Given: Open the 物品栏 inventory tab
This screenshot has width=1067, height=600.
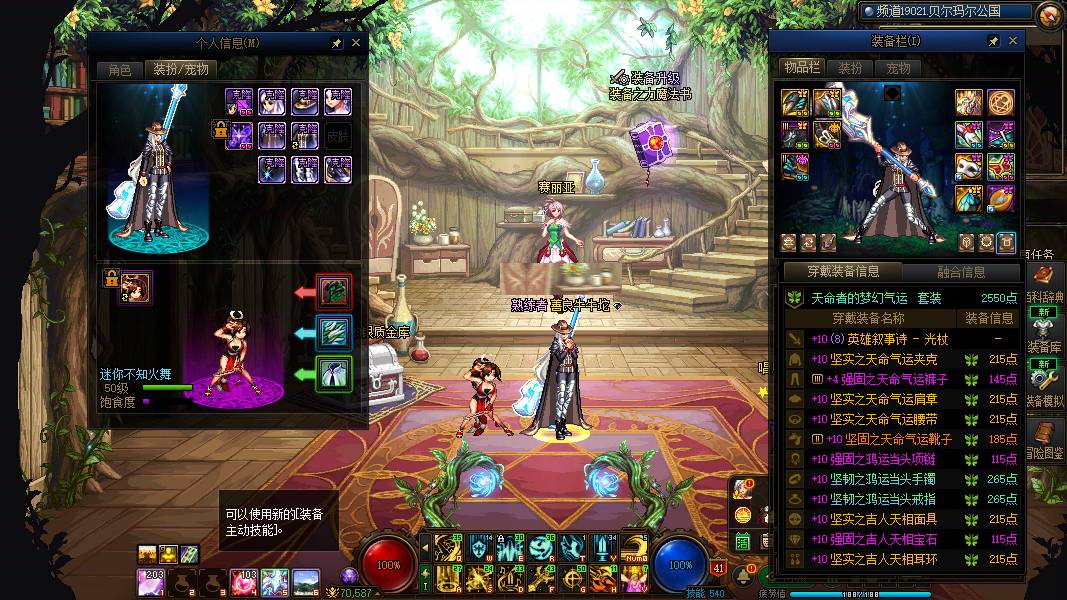Looking at the screenshot, I should tap(802, 67).
